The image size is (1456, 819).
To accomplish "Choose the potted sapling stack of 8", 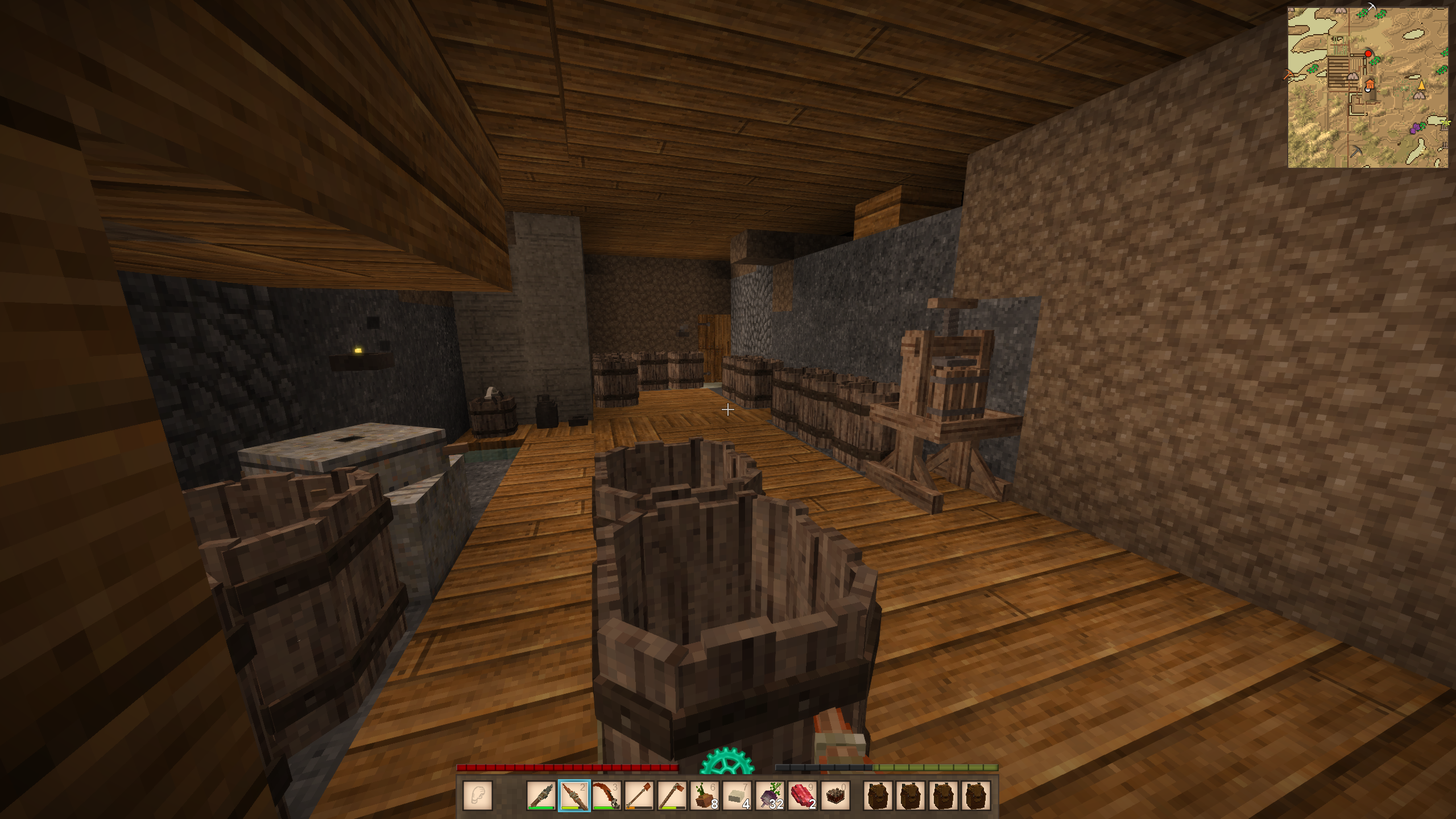I will click(705, 795).
